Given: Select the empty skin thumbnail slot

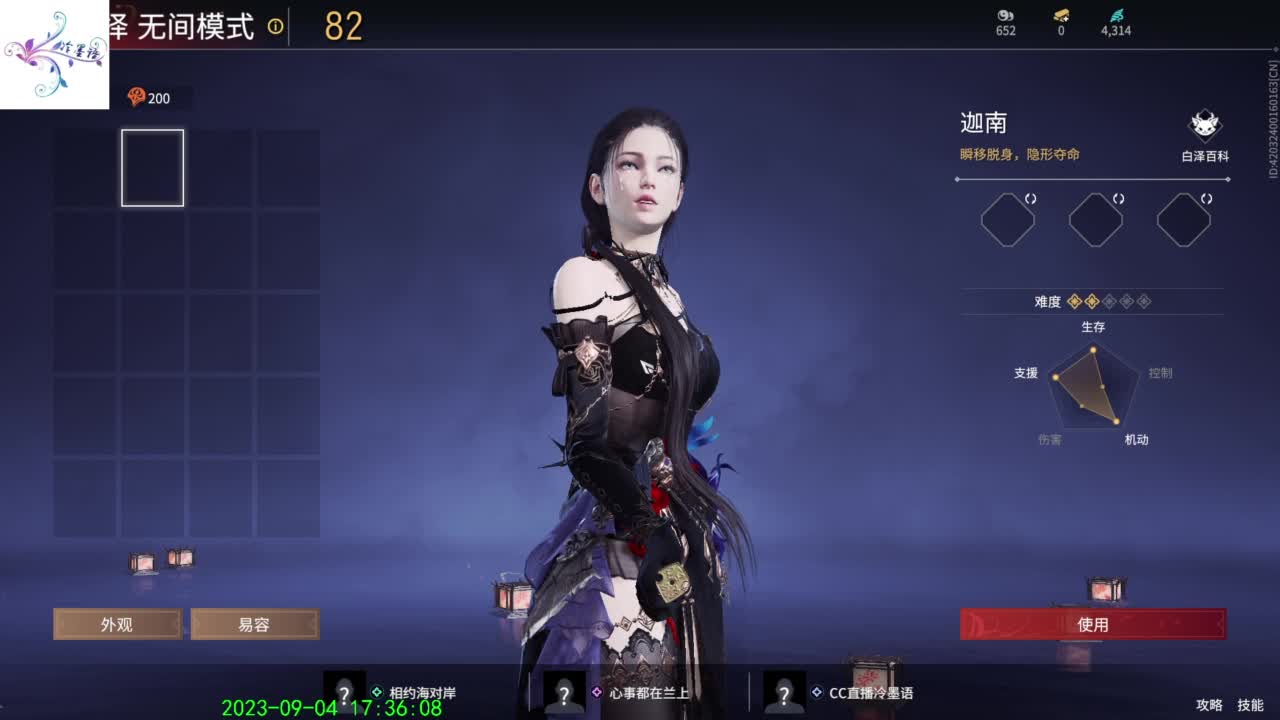Looking at the screenshot, I should click(x=152, y=168).
